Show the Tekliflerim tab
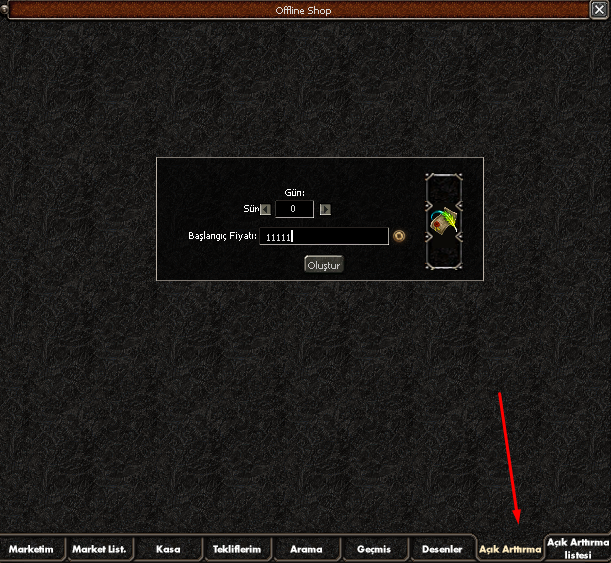The height and width of the screenshot is (563, 611). [x=237, y=549]
